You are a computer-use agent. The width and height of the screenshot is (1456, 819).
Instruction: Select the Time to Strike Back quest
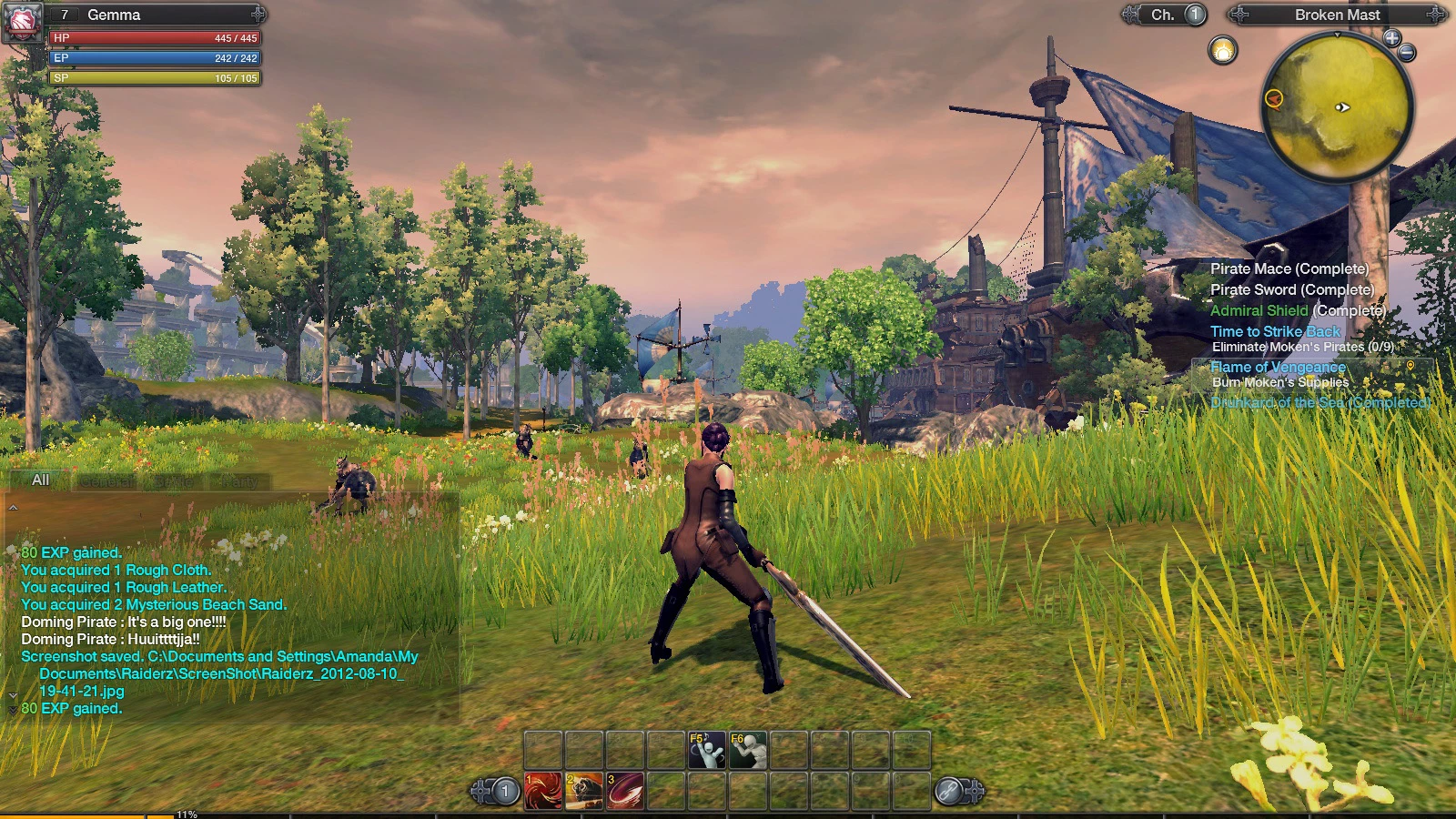pyautogui.click(x=1275, y=331)
